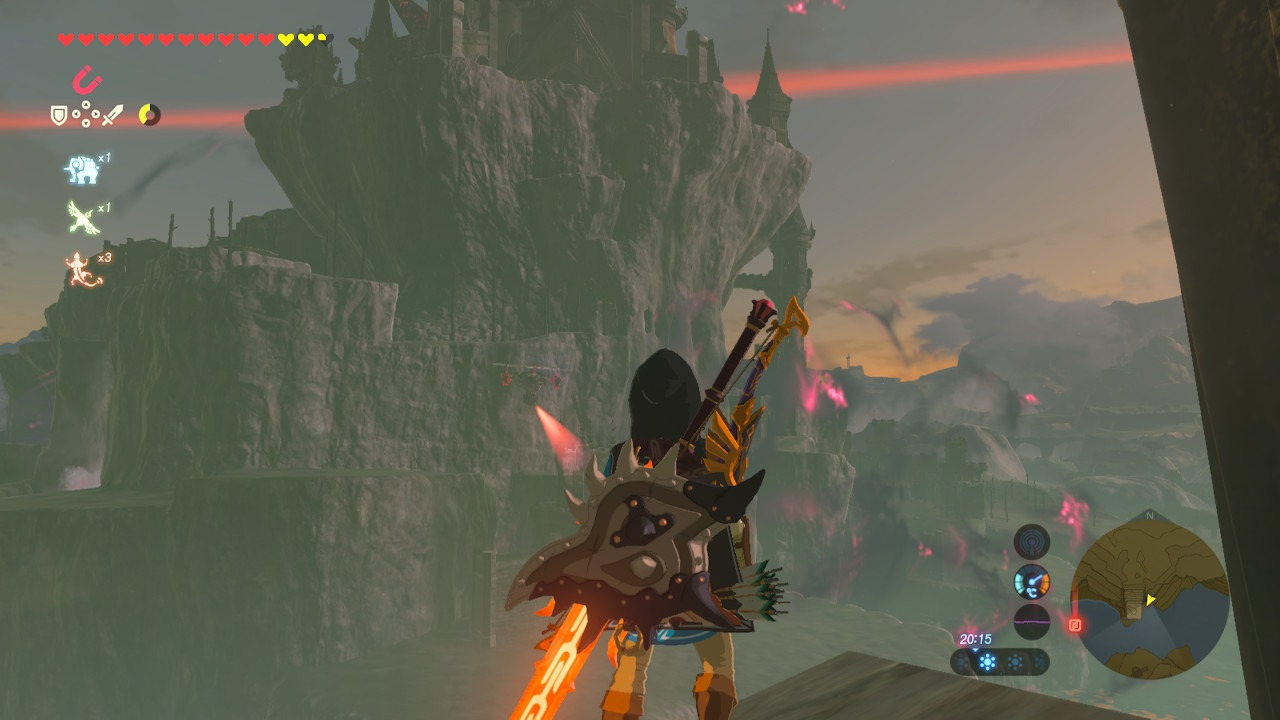Screen dimensions: 1280x720
Task: Click the temperature gauge icon
Action: coord(1031,581)
